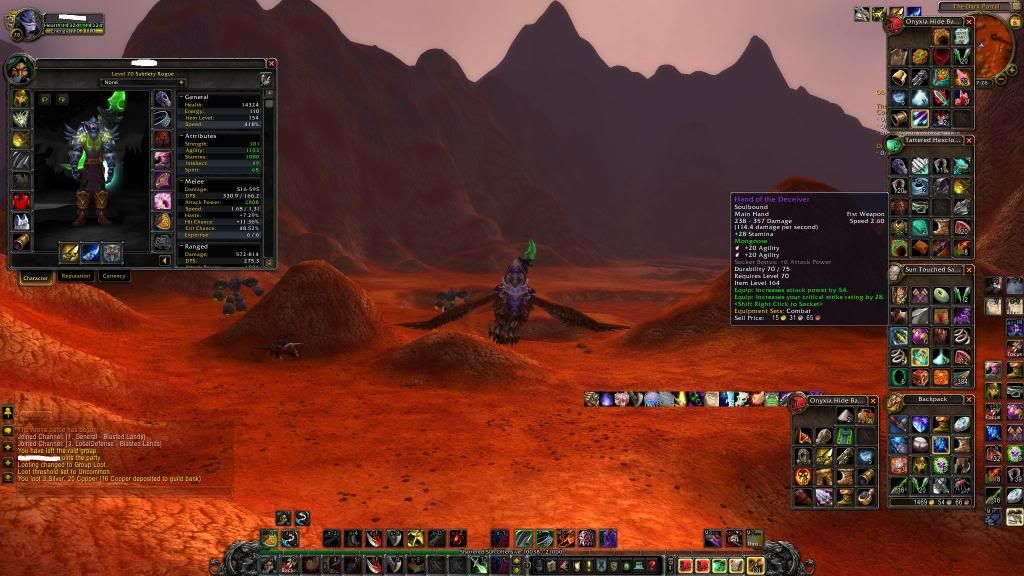
Task: Select the Character tab
Action: click(x=35, y=277)
